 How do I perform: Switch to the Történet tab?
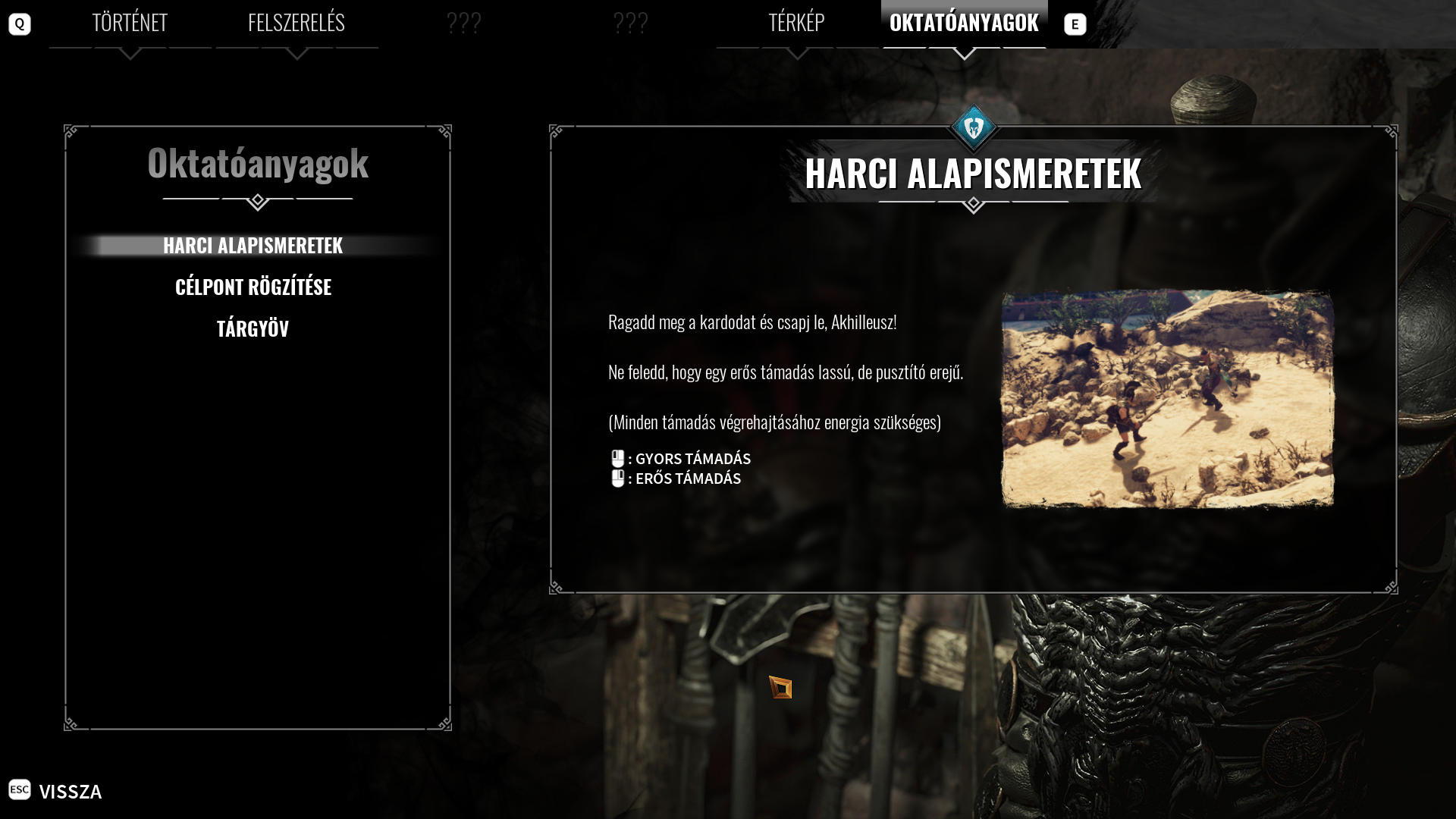[x=130, y=23]
